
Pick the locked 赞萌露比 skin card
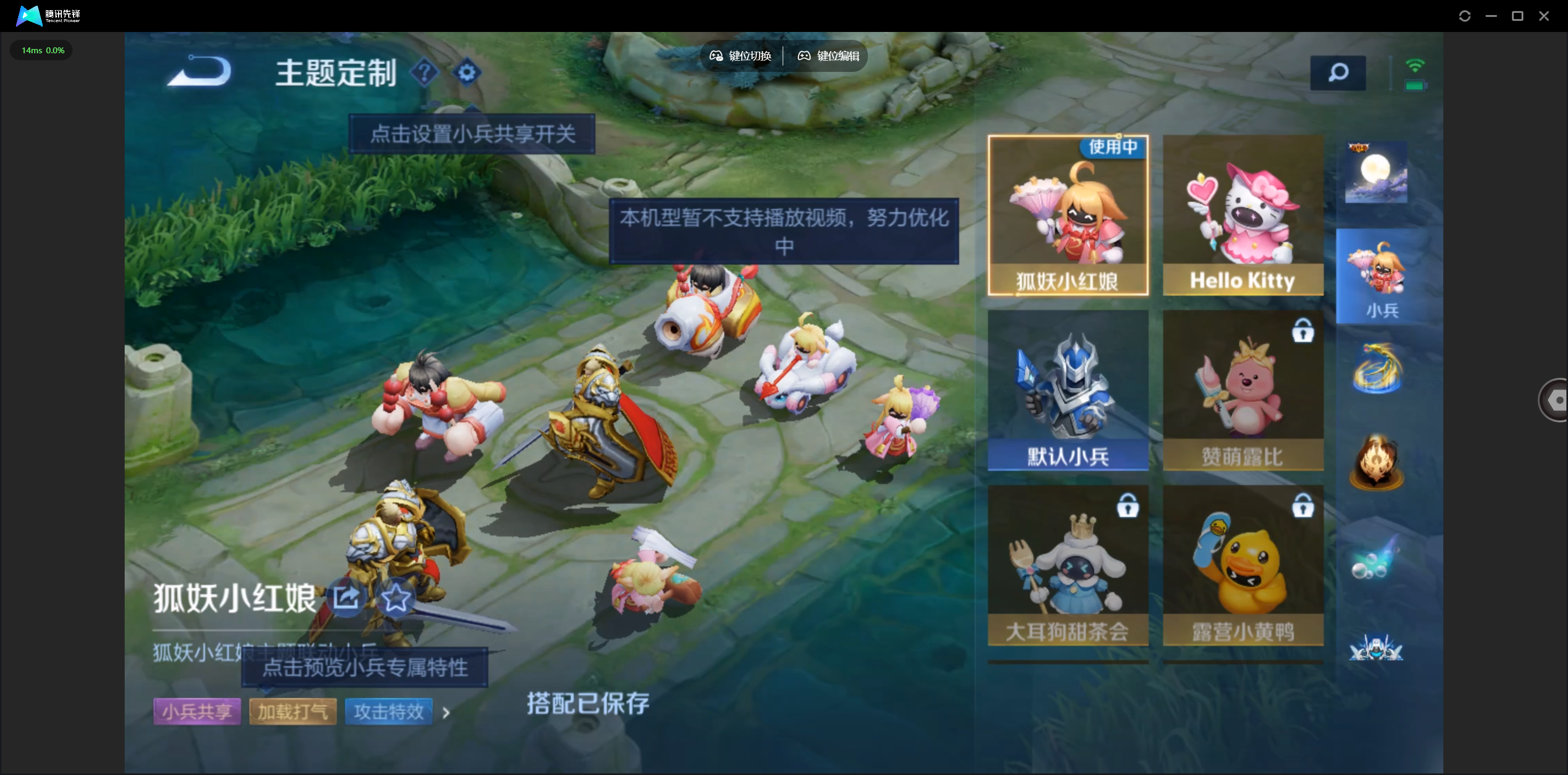pos(1242,390)
